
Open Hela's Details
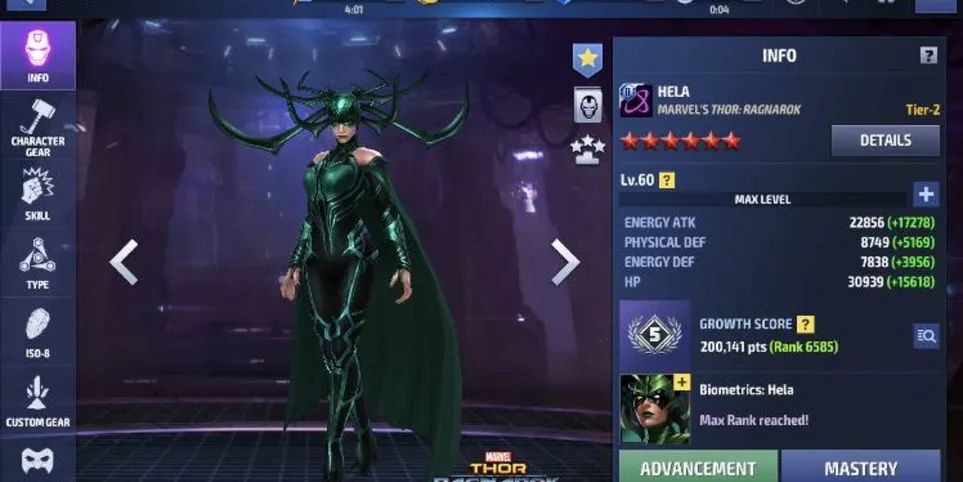click(x=884, y=141)
